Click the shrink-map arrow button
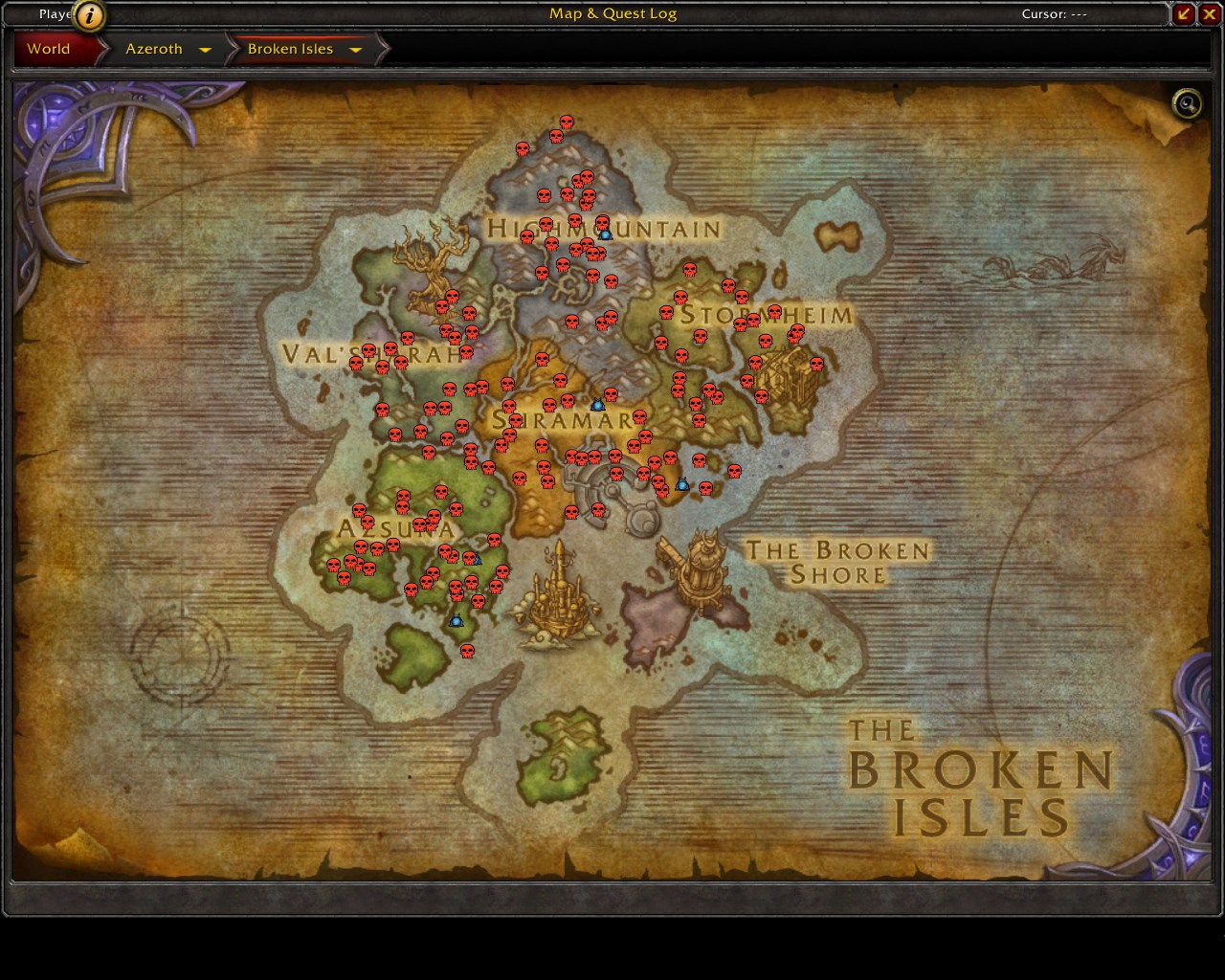 (1184, 13)
